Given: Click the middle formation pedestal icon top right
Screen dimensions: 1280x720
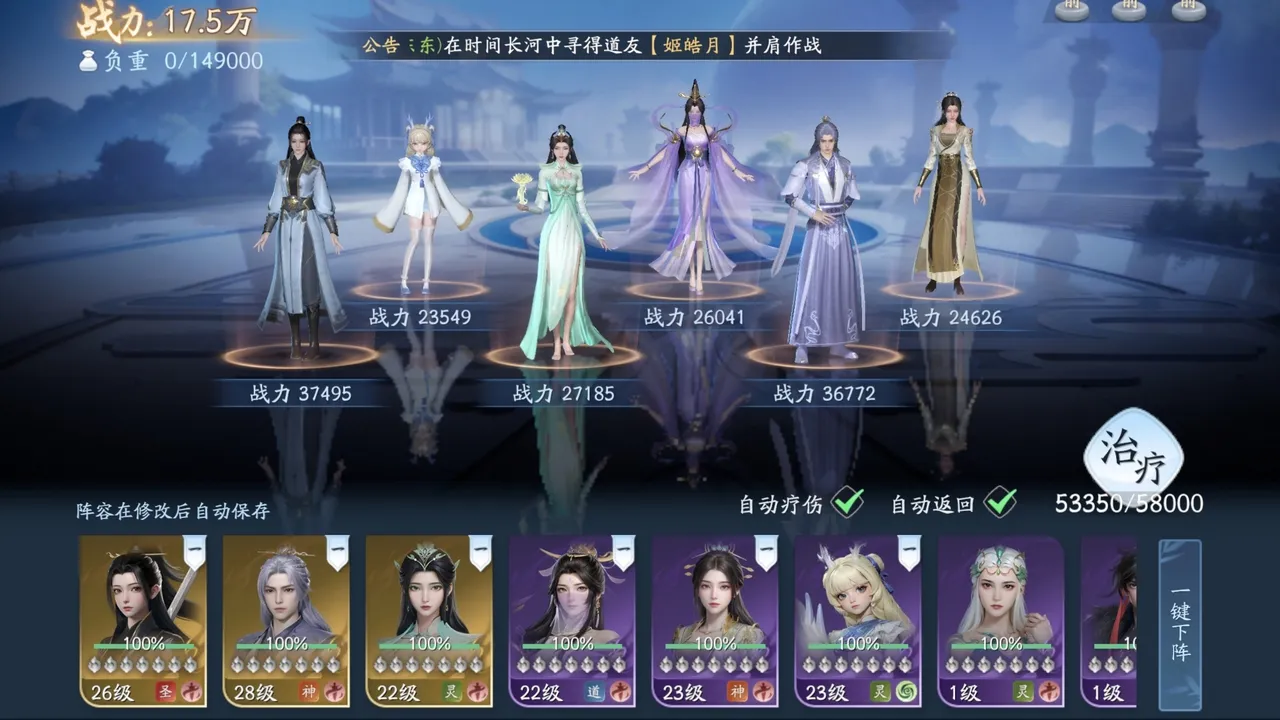Looking at the screenshot, I should (x=1130, y=11).
